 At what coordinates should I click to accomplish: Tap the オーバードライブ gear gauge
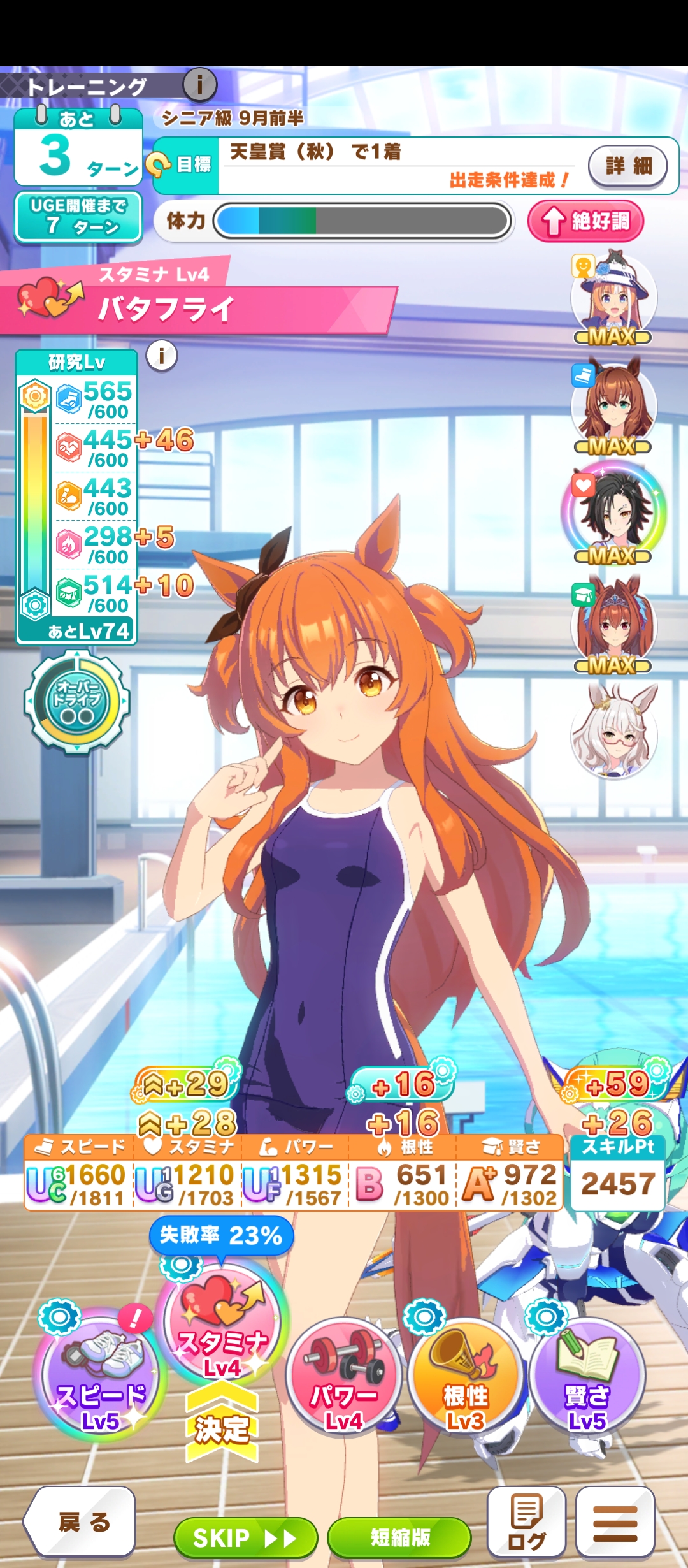tap(77, 702)
